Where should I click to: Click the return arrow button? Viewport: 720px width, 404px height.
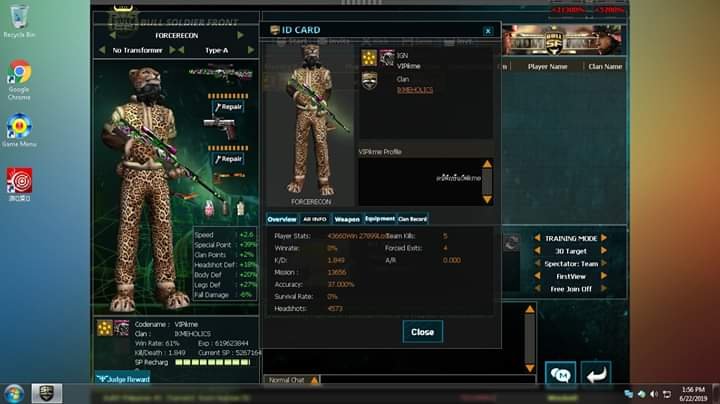click(x=596, y=375)
